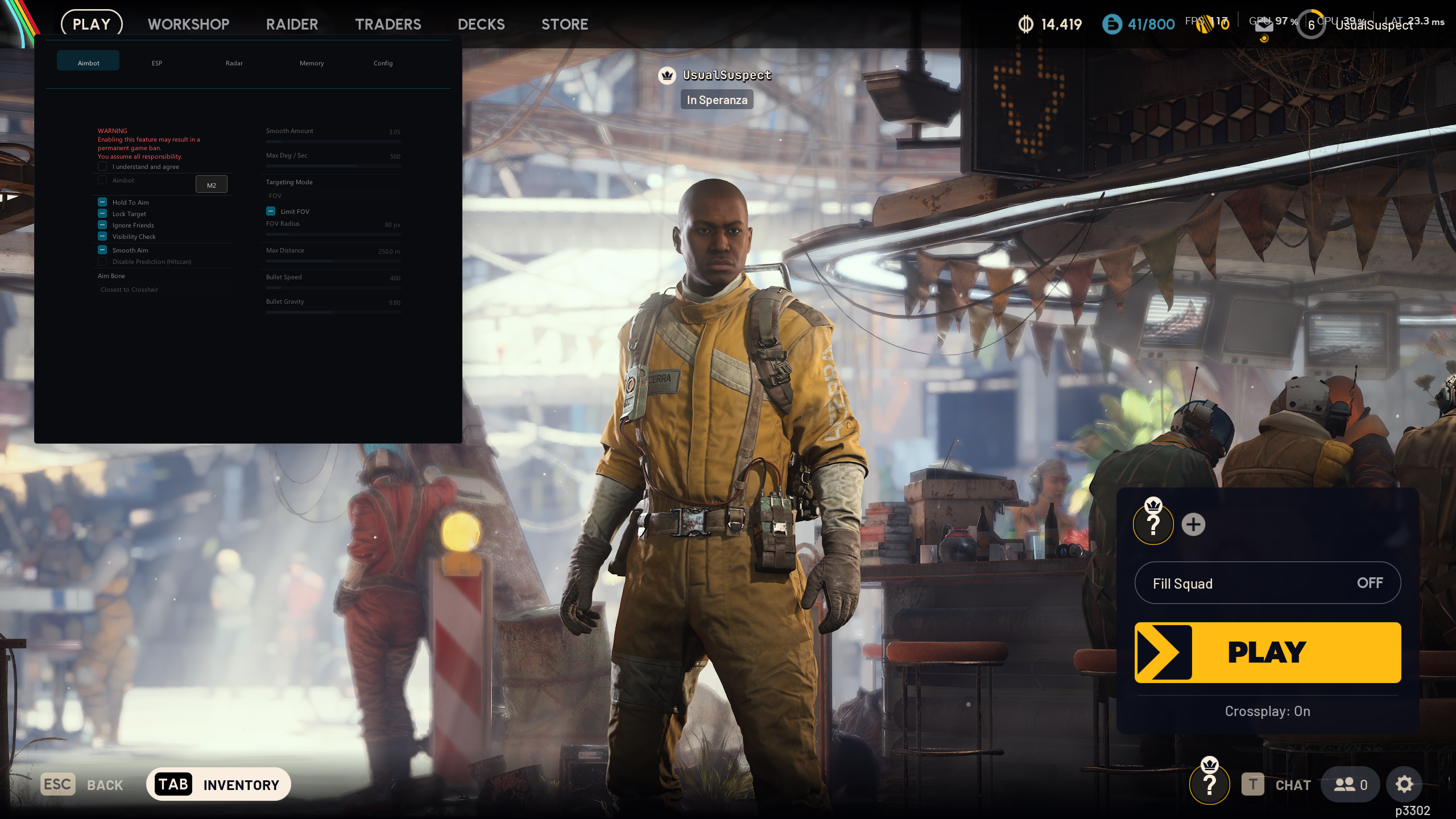Go to the Traders screen
This screenshot has height=819, width=1456.
[388, 24]
